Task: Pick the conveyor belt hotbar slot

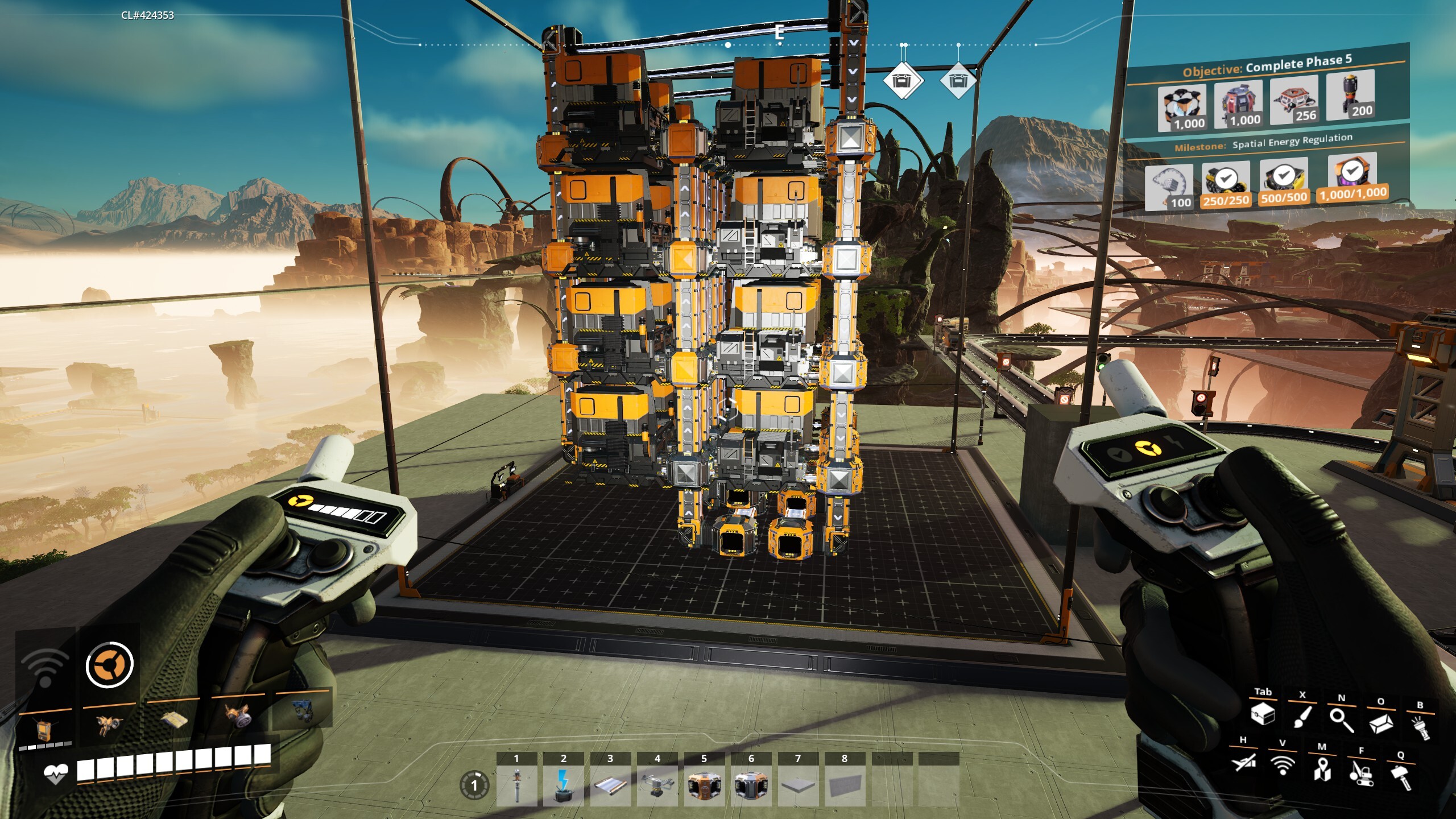Action: click(x=610, y=785)
